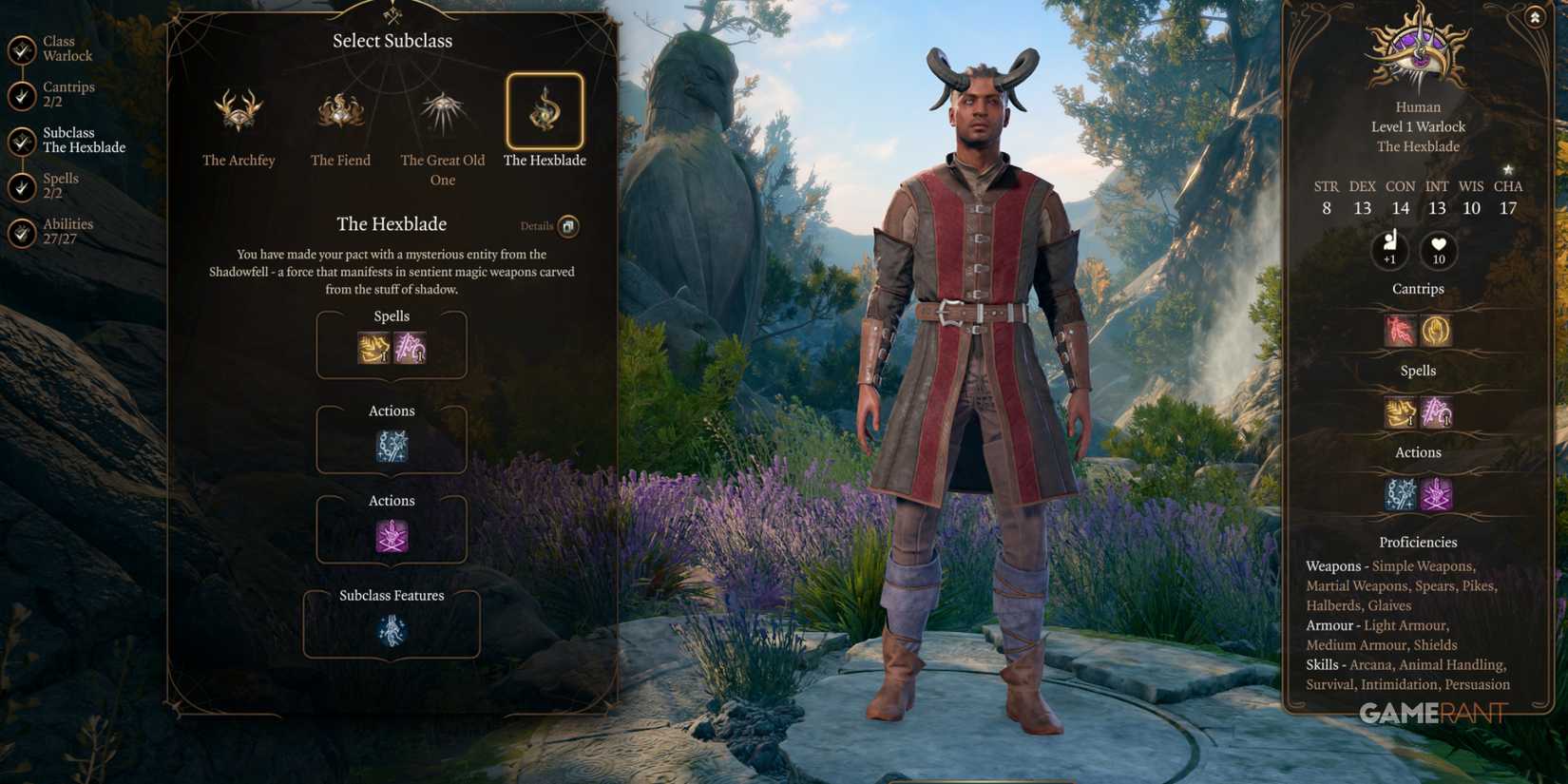Click the gold cantrip icon under Cantrips
1568x784 pixels.
[x=1436, y=331]
